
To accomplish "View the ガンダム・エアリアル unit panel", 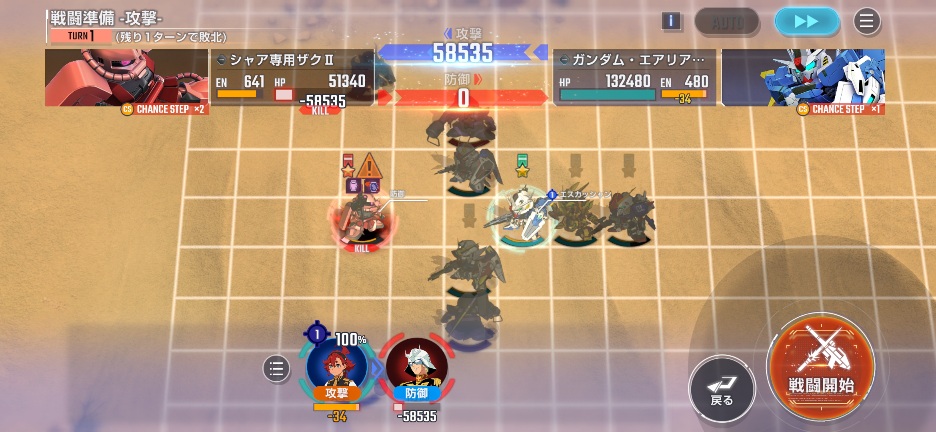I will point(634,77).
